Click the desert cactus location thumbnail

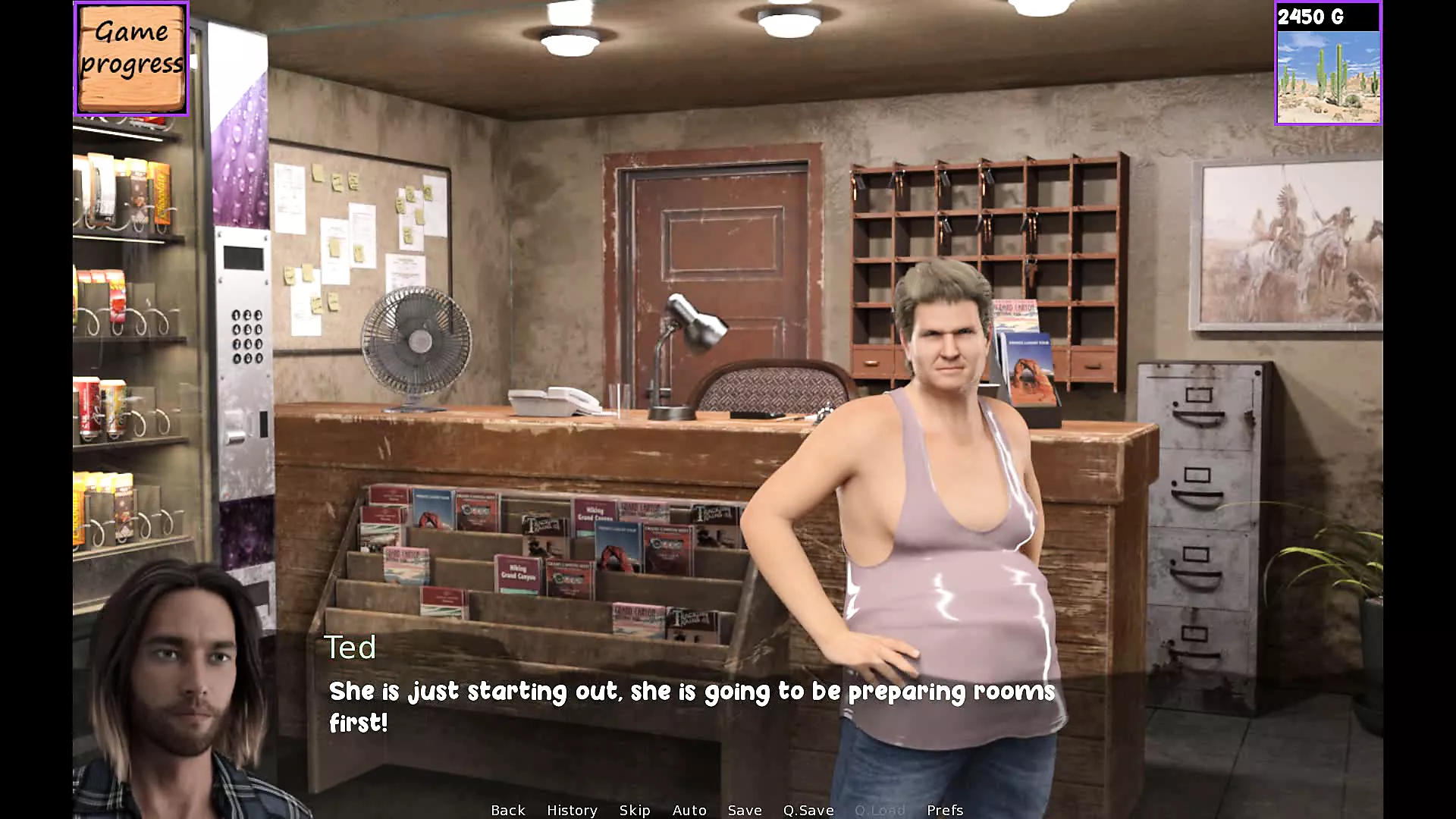(x=1328, y=76)
